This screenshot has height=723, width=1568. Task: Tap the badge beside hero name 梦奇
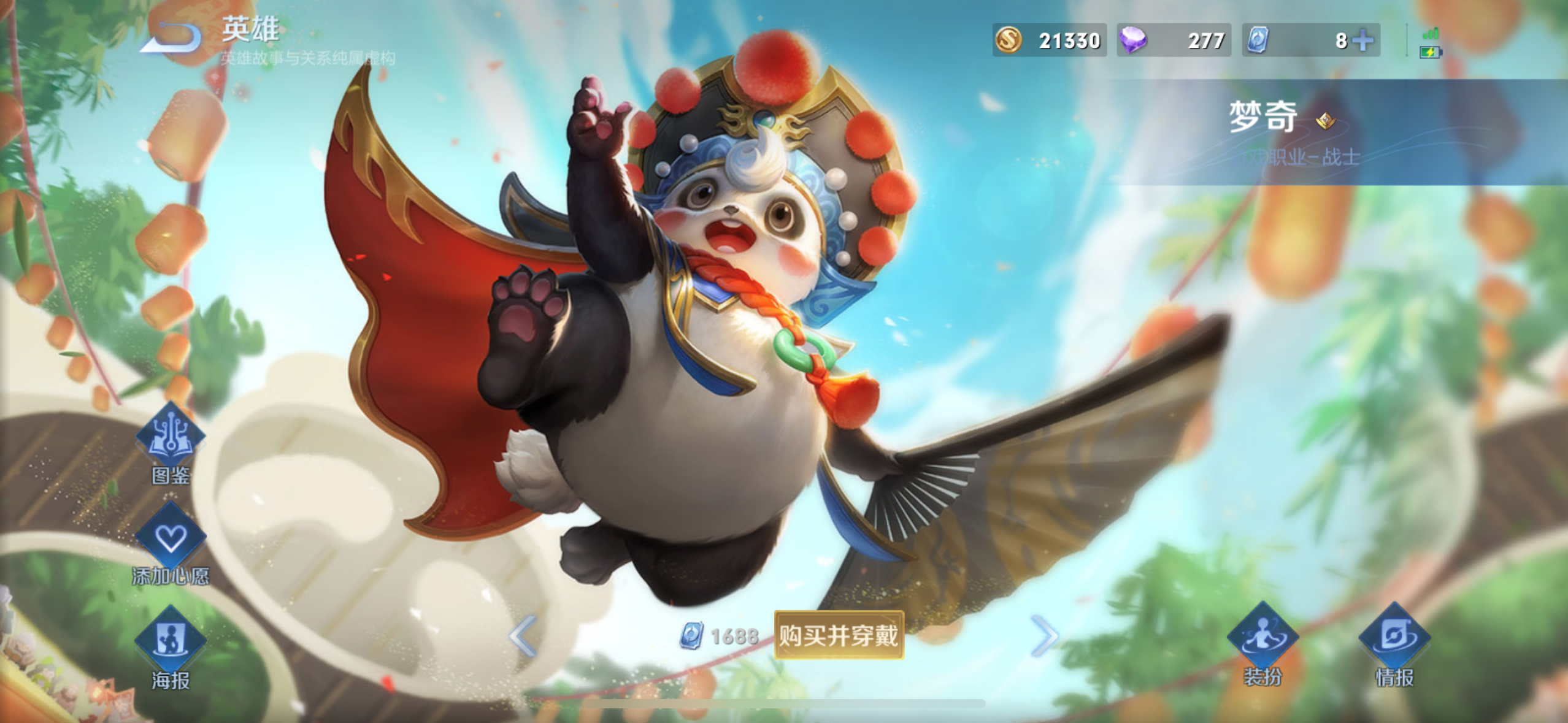point(1326,120)
